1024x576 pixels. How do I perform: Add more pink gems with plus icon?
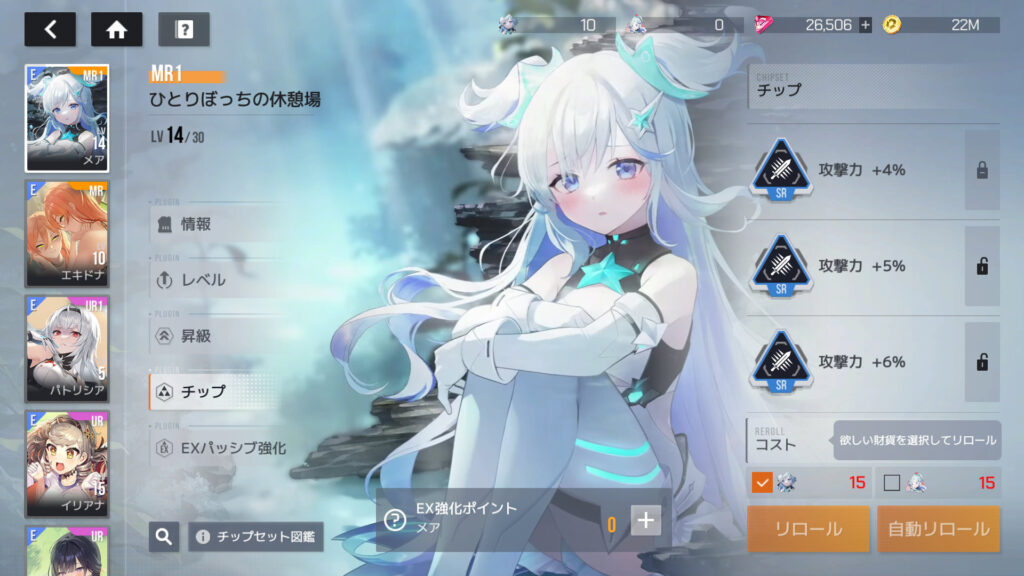(865, 25)
